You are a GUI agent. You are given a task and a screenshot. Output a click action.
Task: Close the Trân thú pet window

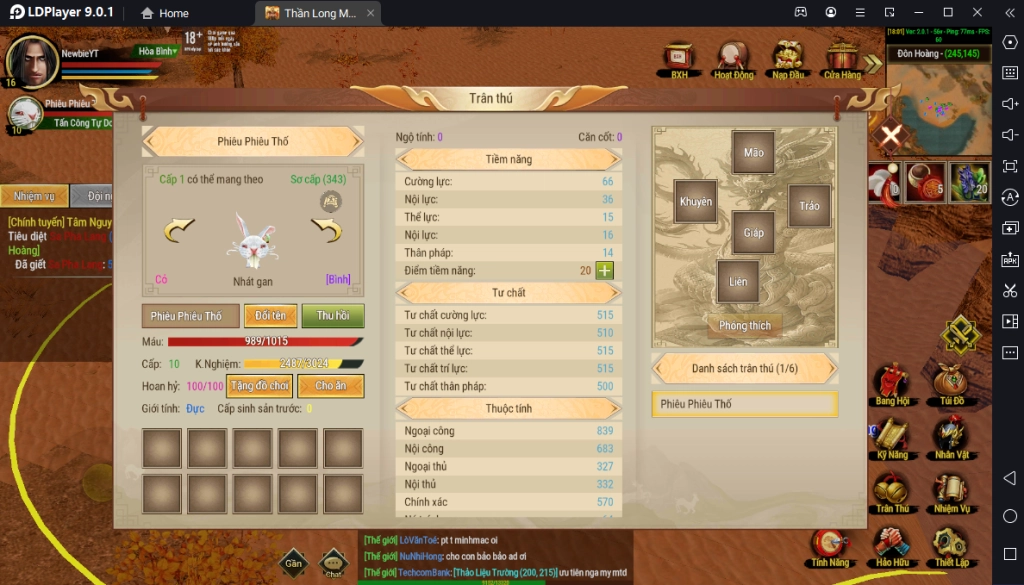click(890, 135)
